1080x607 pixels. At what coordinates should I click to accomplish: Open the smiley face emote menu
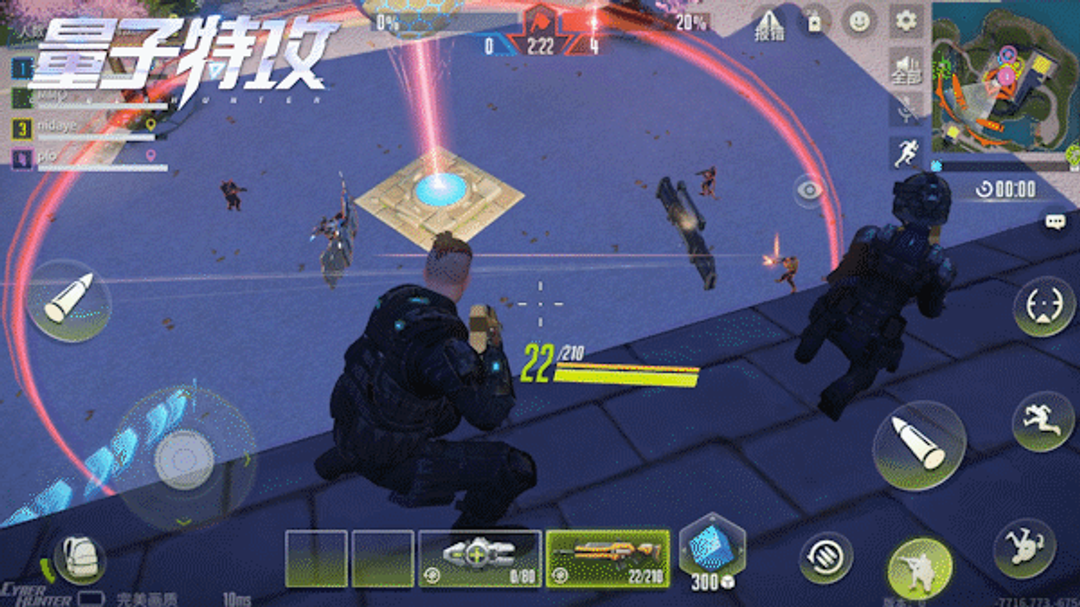(x=858, y=21)
